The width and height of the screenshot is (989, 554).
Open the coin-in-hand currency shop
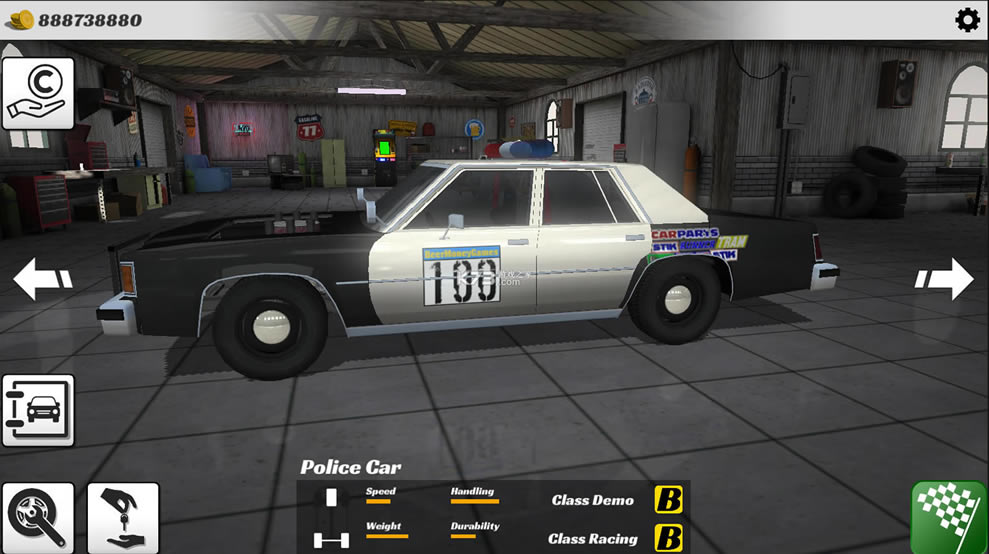coord(38,93)
